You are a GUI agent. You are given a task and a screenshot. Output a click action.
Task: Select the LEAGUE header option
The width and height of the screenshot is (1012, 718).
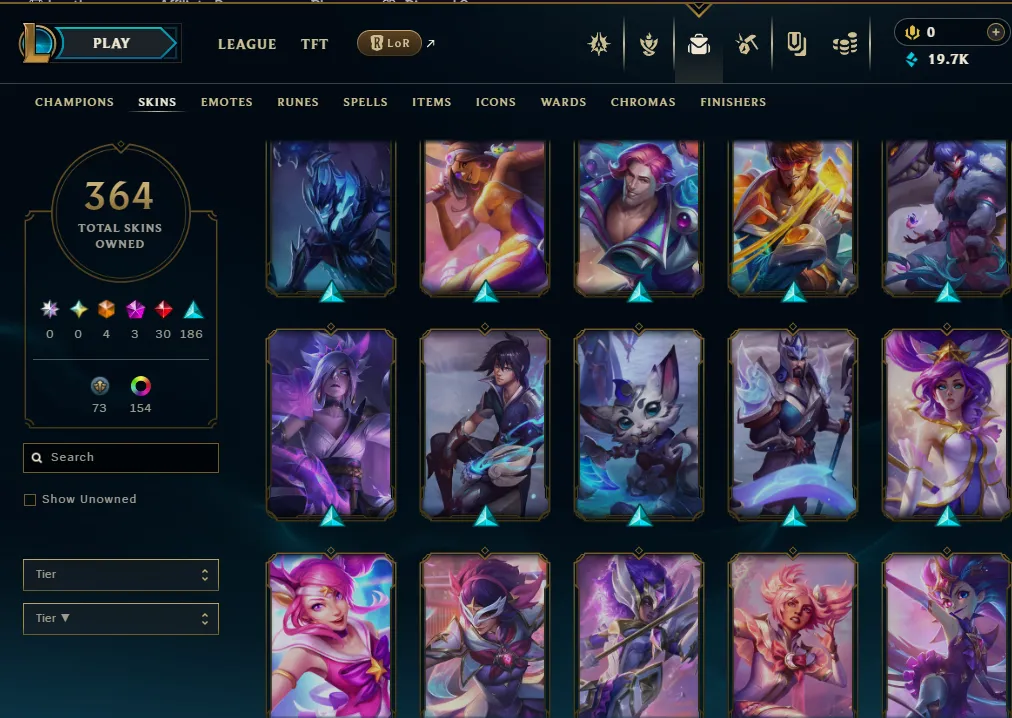(x=247, y=44)
